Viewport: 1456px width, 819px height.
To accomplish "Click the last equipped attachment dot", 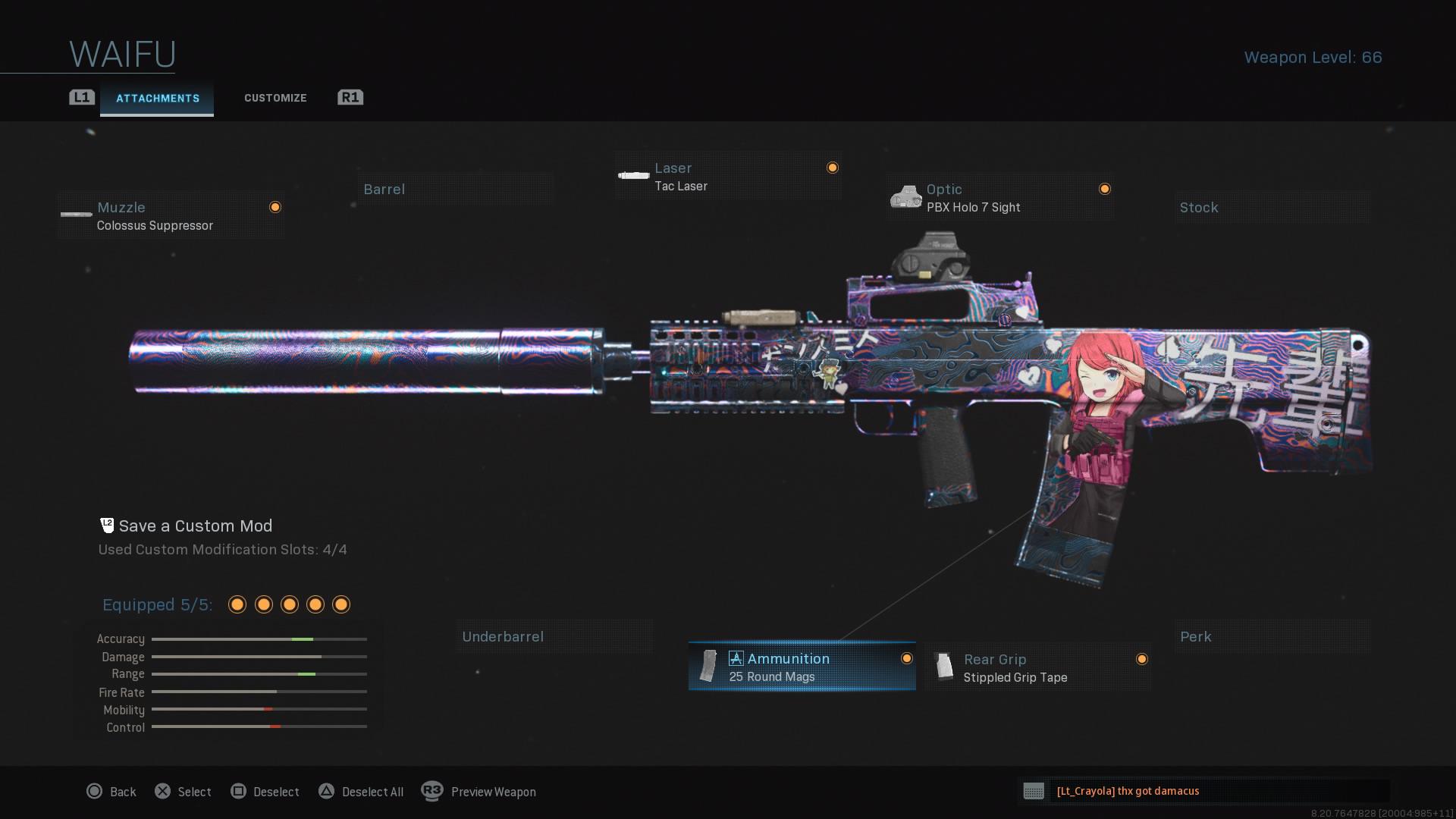I will tap(340, 604).
